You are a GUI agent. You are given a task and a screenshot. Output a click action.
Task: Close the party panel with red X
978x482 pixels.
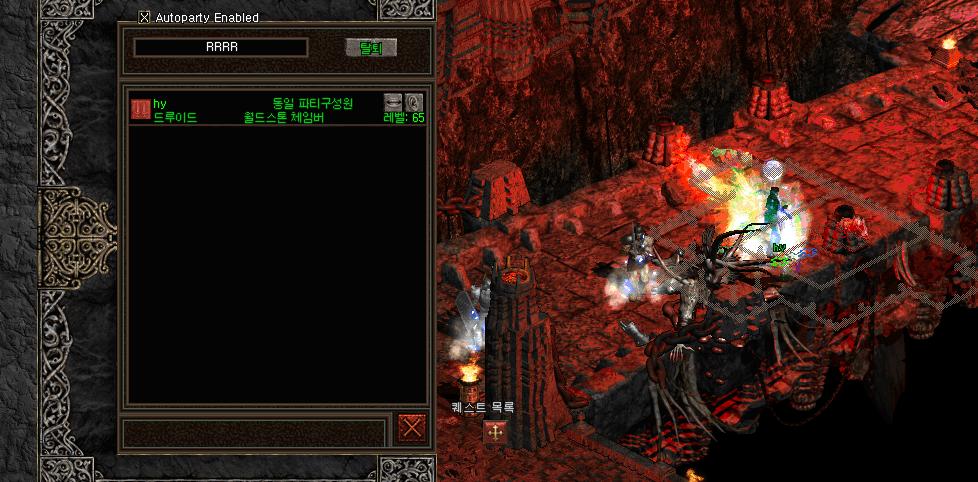click(411, 428)
